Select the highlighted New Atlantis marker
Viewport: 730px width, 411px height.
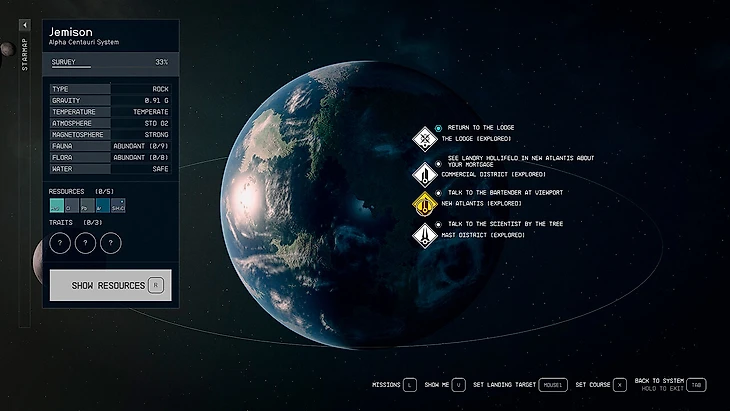pos(426,203)
